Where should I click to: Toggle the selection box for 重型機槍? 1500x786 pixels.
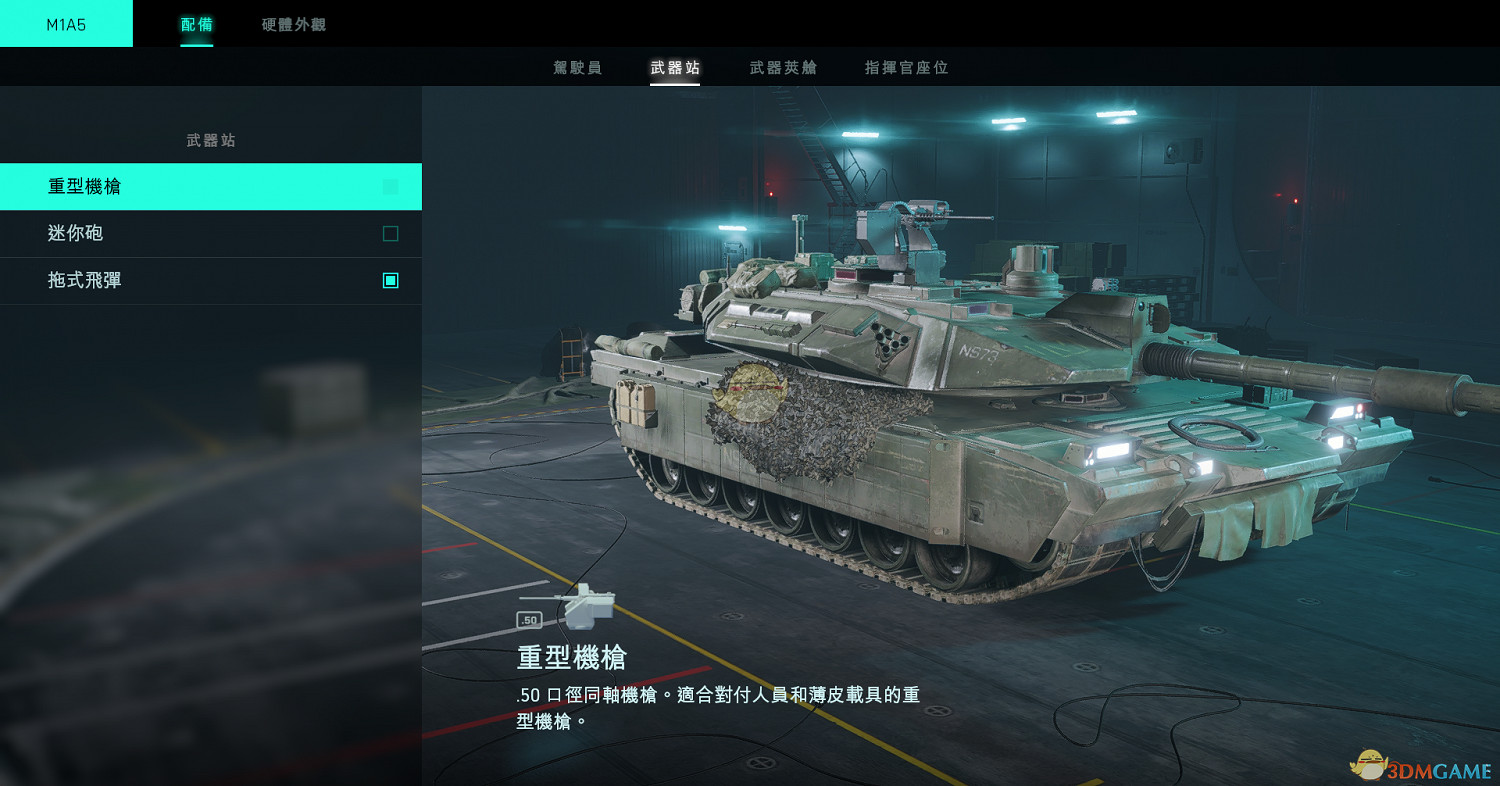coord(390,186)
